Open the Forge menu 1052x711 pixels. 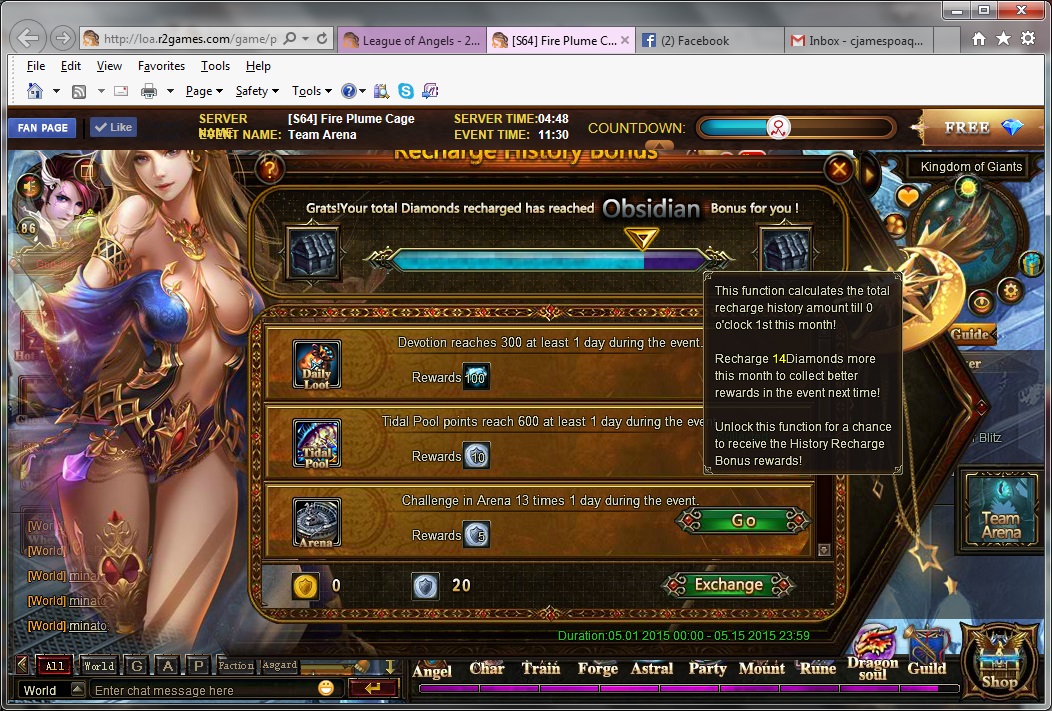click(597, 669)
